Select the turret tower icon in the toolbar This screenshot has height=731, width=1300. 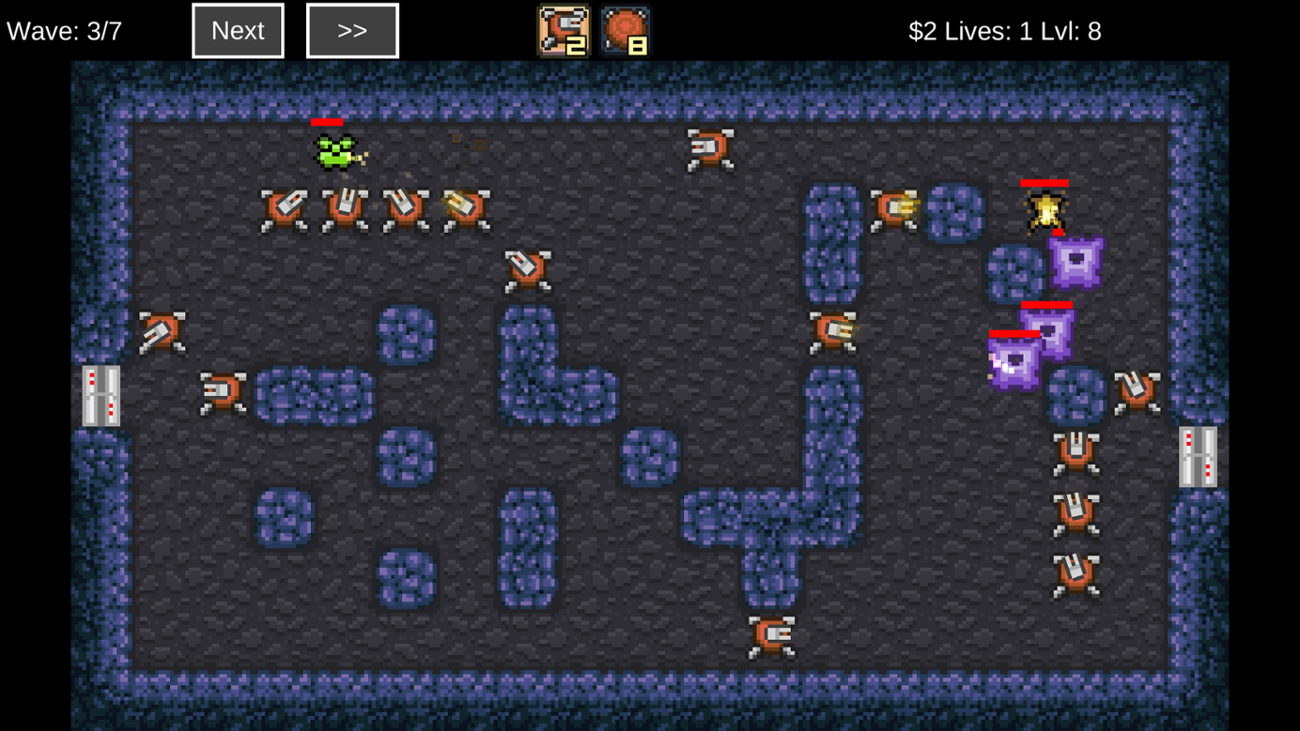[x=565, y=30]
